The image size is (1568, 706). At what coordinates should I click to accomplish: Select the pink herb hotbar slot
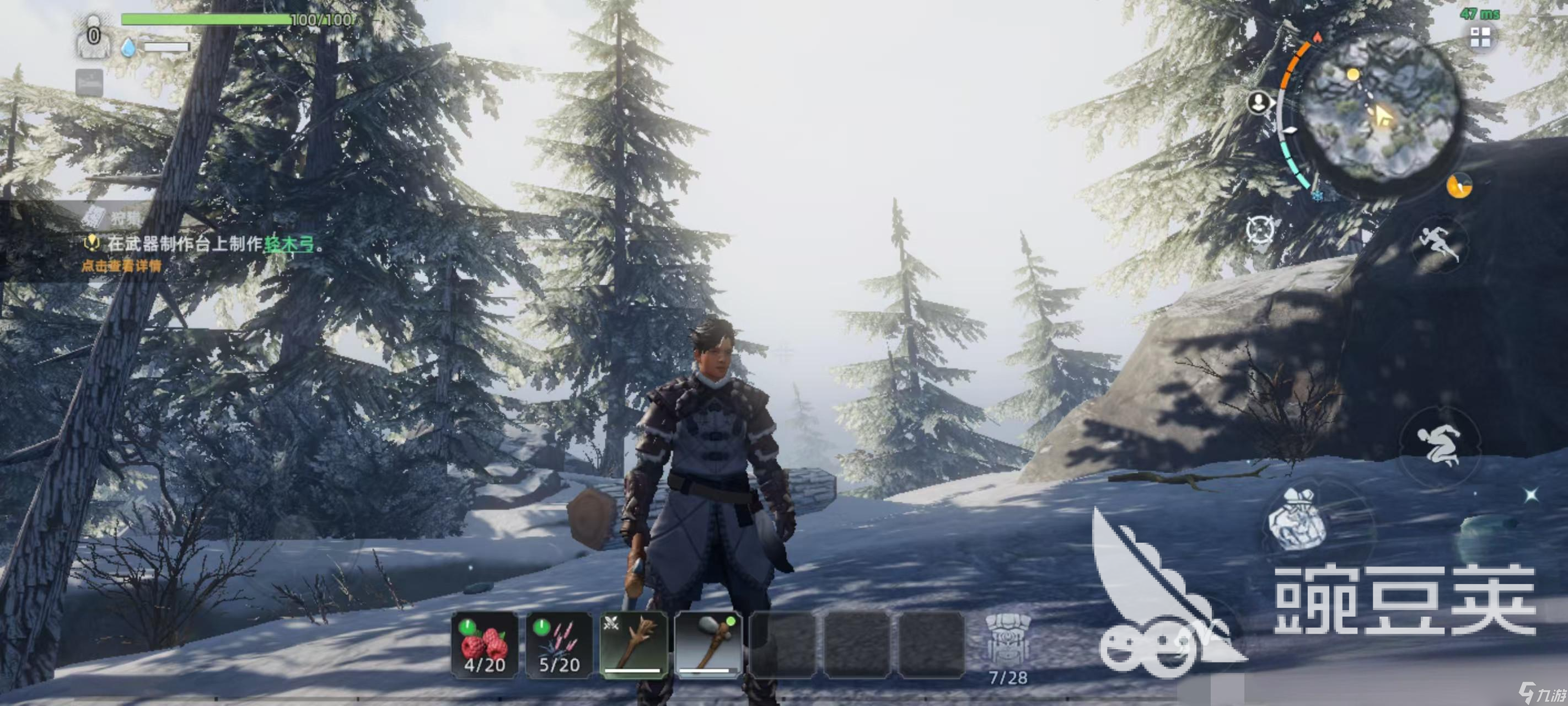tap(559, 644)
